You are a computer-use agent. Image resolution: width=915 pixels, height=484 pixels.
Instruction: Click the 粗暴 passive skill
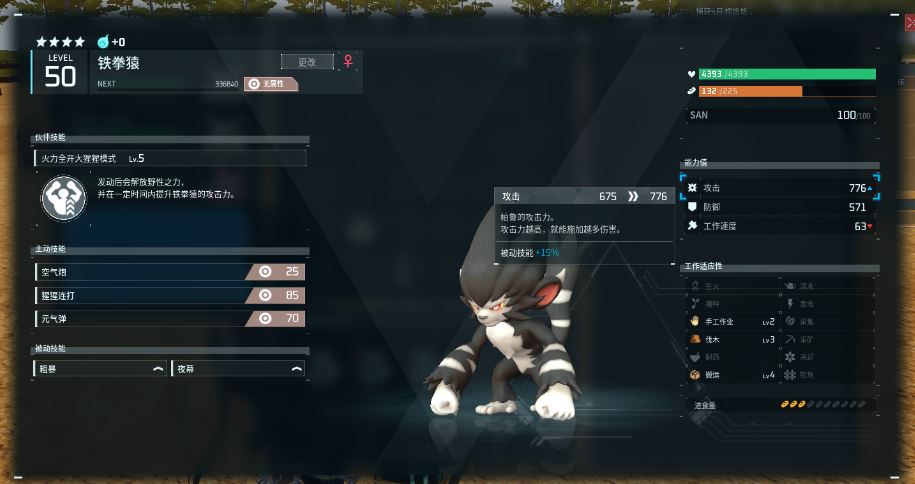tap(100, 369)
